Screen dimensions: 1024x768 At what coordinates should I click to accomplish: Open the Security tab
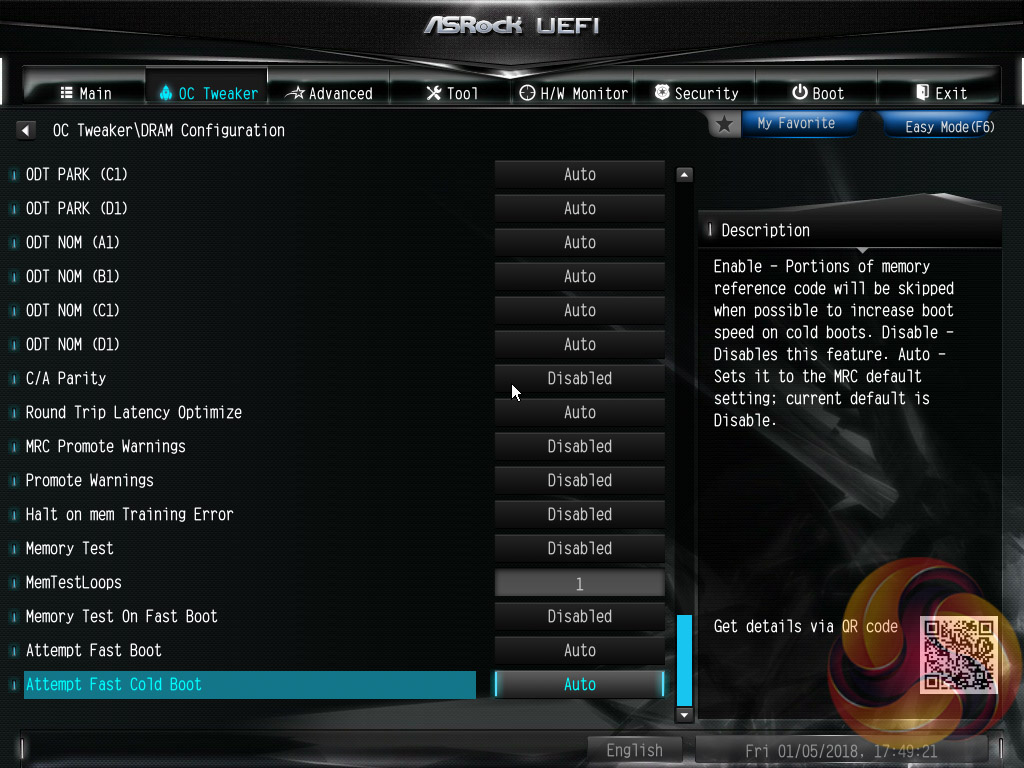click(x=696, y=93)
